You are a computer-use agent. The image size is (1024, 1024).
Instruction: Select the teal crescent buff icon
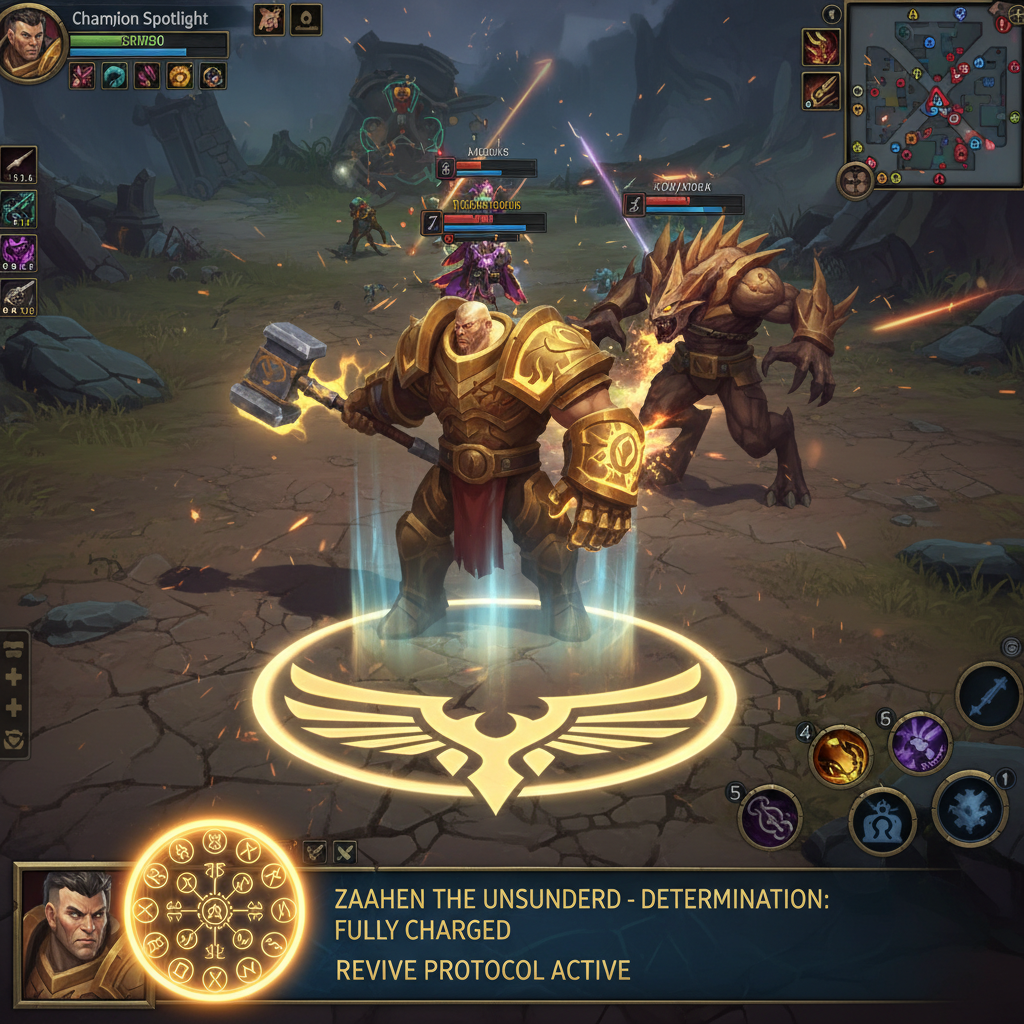pyautogui.click(x=114, y=75)
